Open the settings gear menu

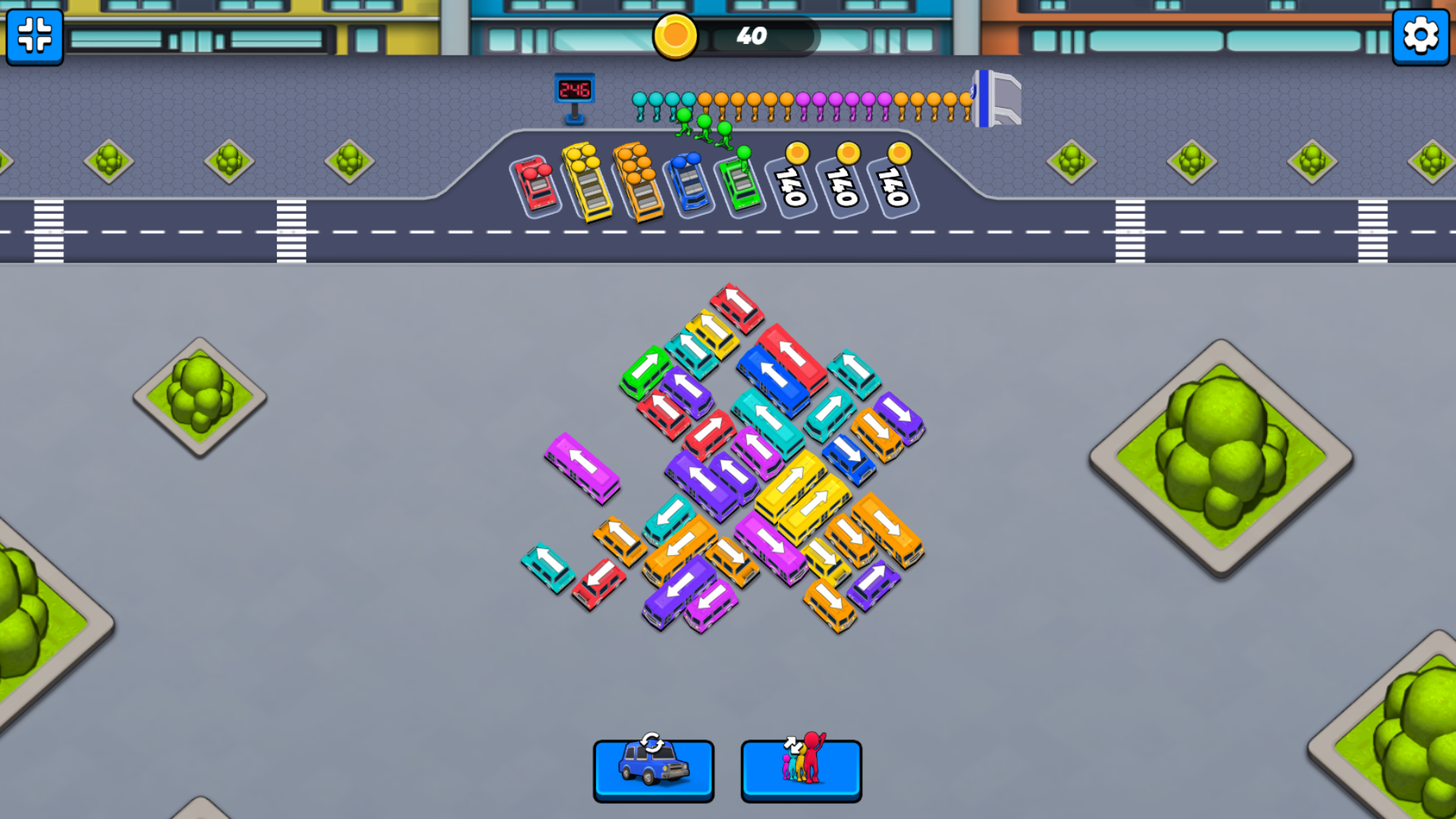tap(1420, 35)
